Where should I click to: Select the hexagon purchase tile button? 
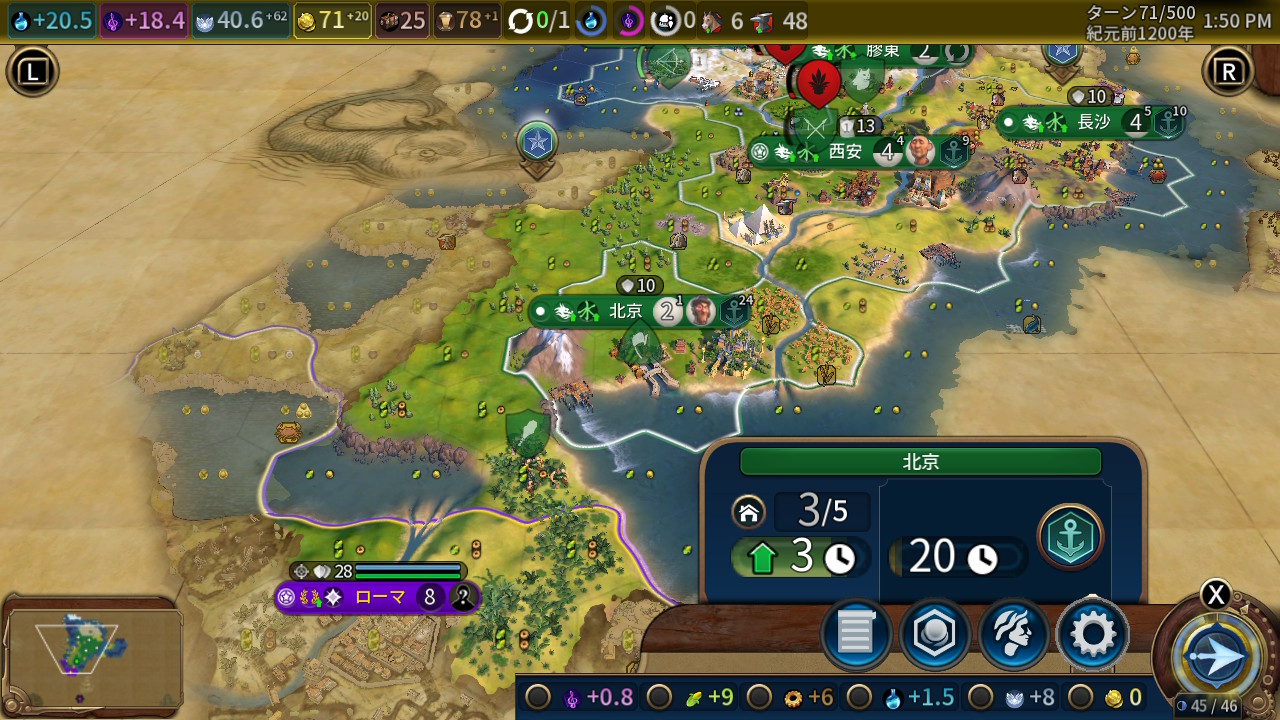point(934,634)
